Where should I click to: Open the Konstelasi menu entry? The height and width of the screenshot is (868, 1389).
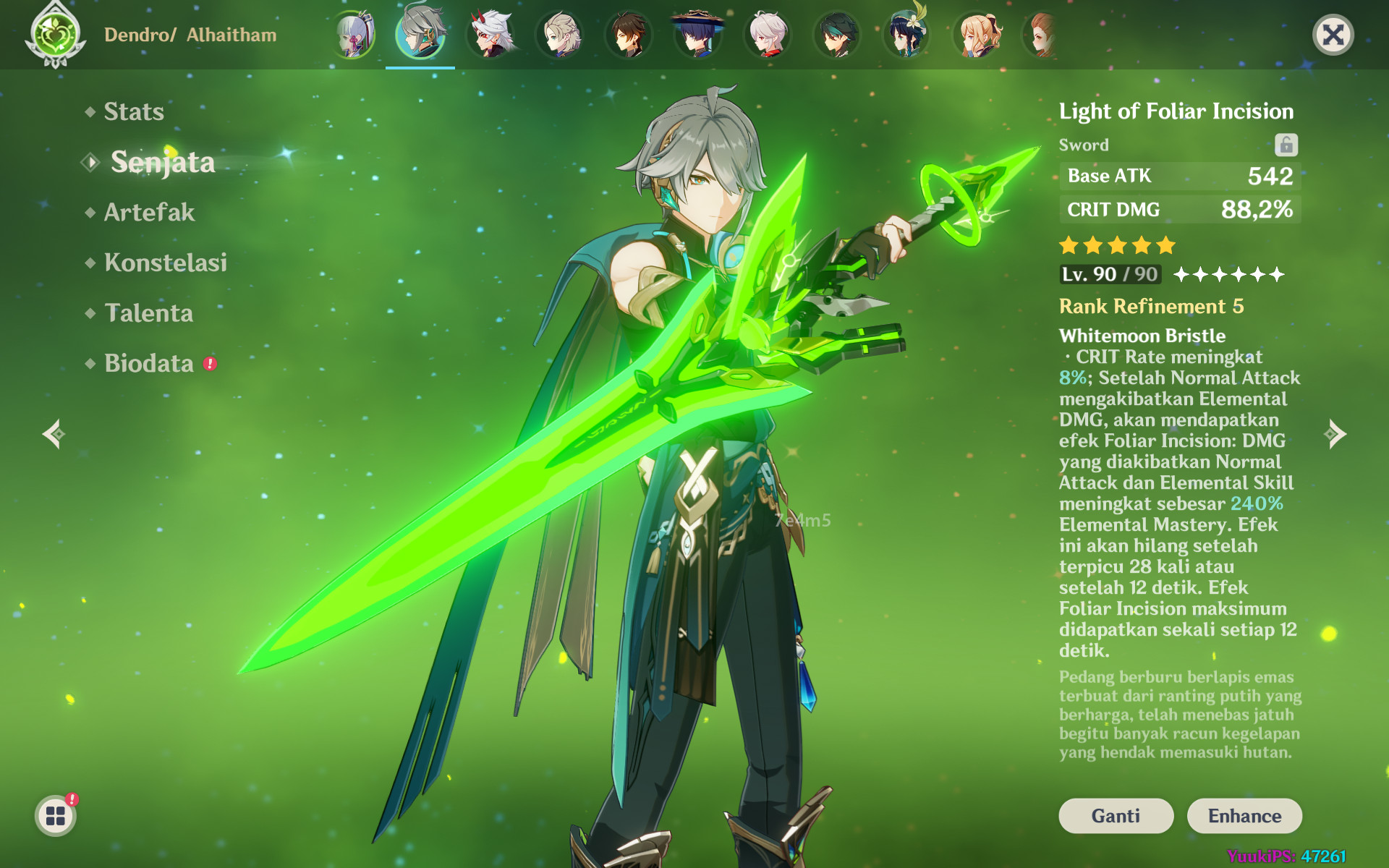(165, 263)
